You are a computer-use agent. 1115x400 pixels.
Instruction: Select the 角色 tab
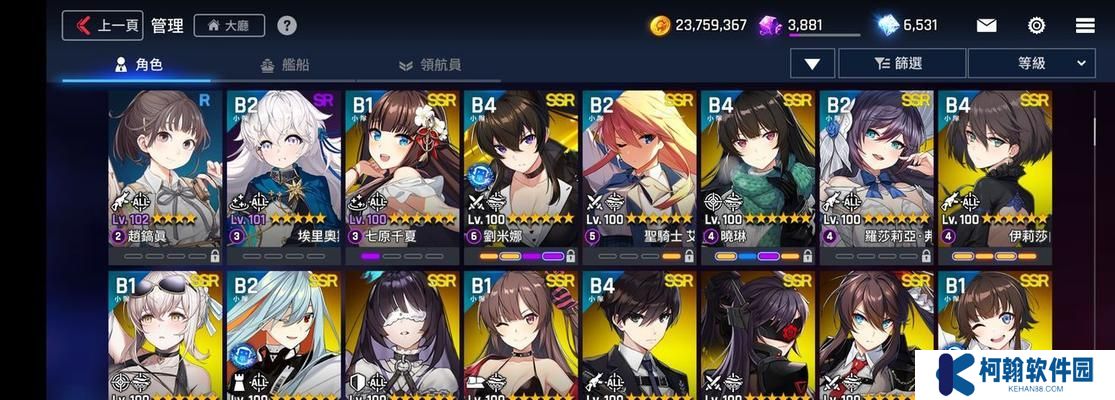click(x=138, y=65)
